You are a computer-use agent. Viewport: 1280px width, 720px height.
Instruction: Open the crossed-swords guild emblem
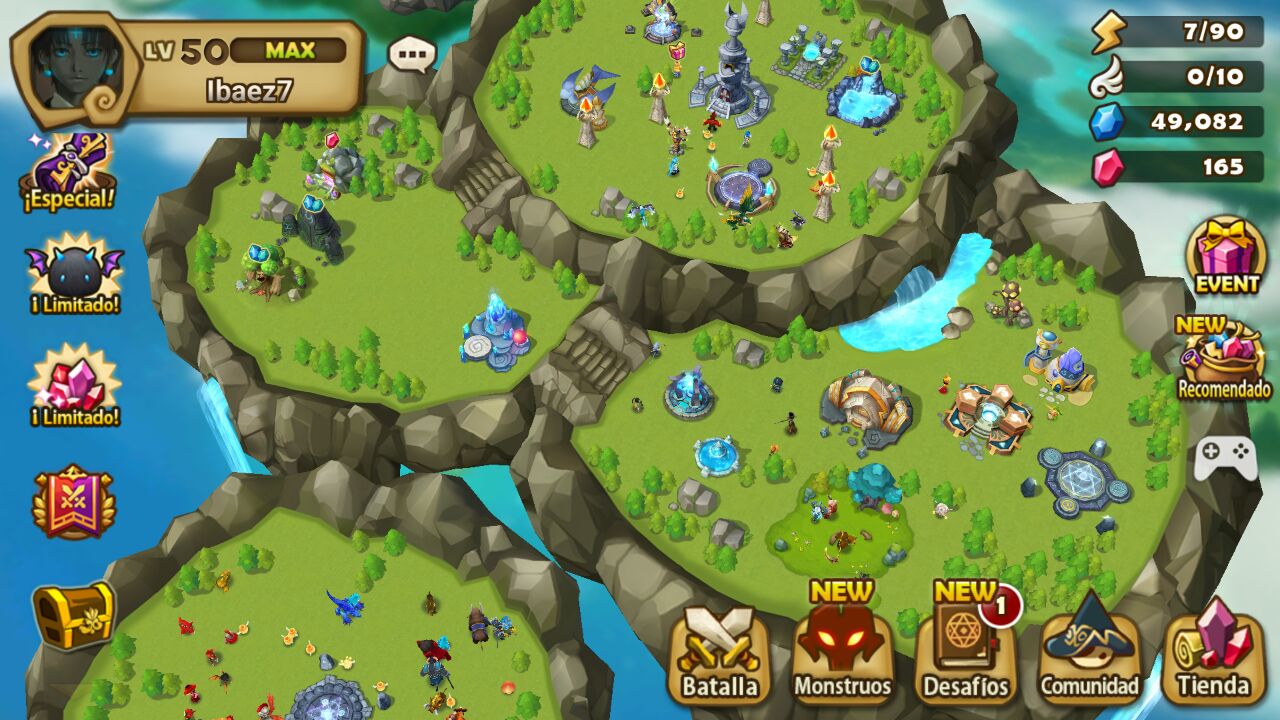coord(73,500)
